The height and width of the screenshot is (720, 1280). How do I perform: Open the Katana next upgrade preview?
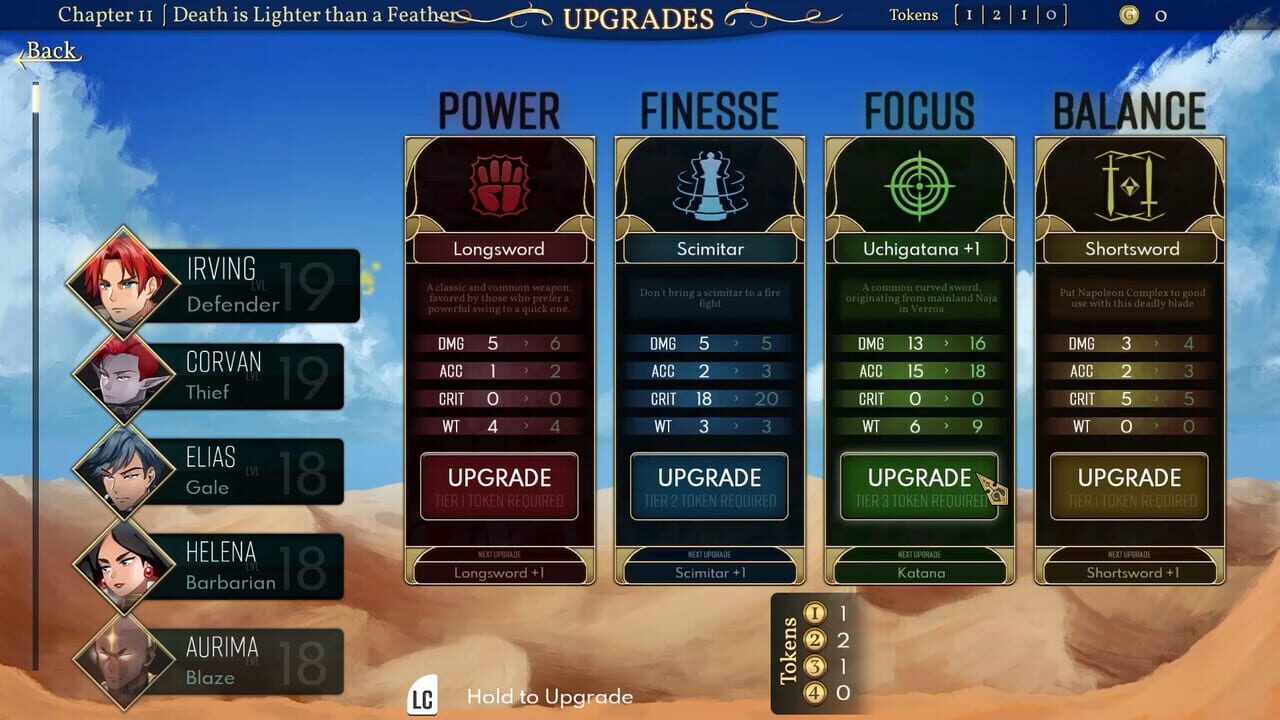pos(919,572)
